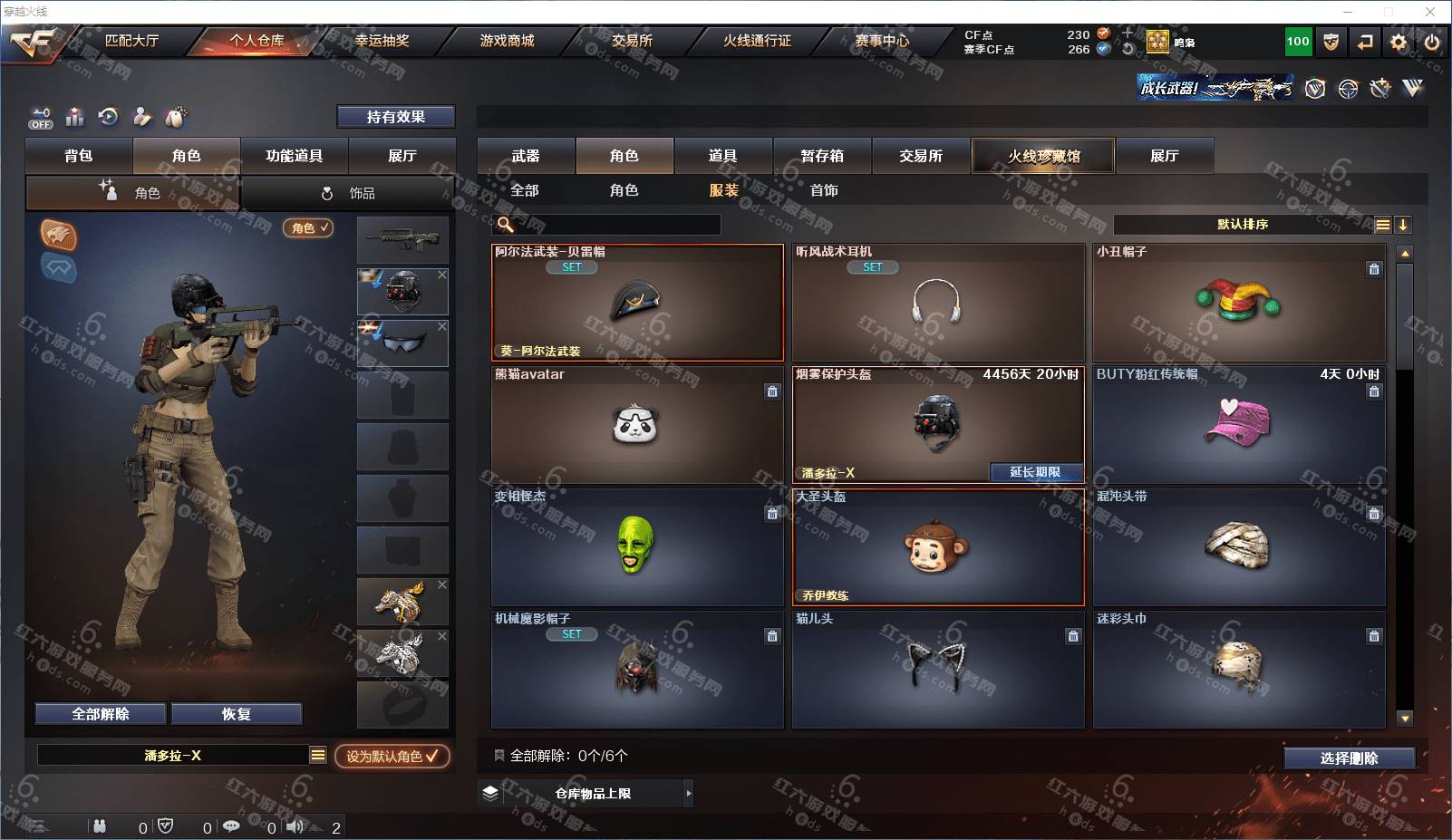Click 延长期限 on the 烟雾保护头盔
The height and width of the screenshot is (840, 1452).
click(1034, 472)
